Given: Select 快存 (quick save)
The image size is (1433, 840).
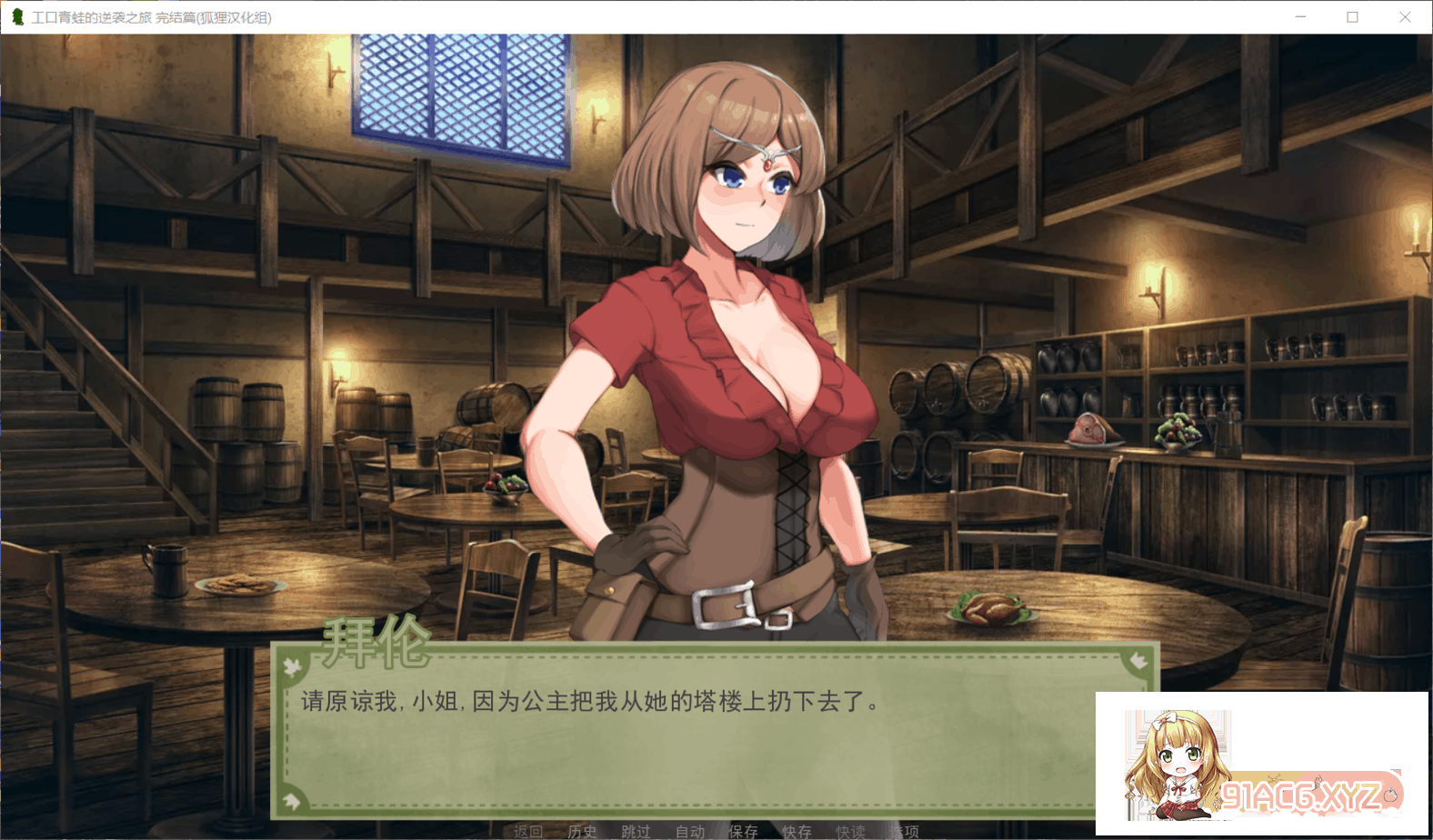Looking at the screenshot, I should [x=797, y=831].
